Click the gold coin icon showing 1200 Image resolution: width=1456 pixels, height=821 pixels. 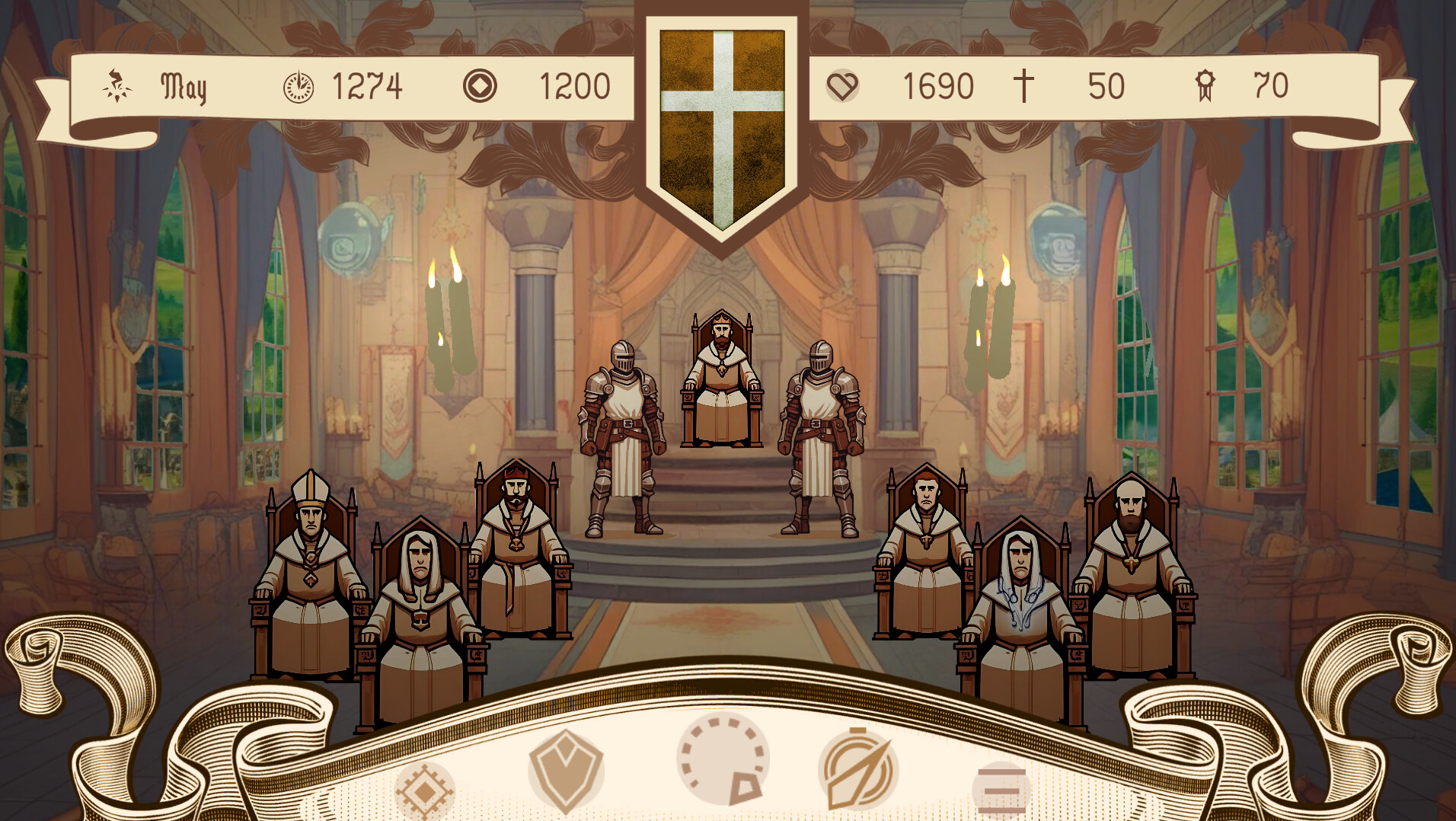pos(480,86)
